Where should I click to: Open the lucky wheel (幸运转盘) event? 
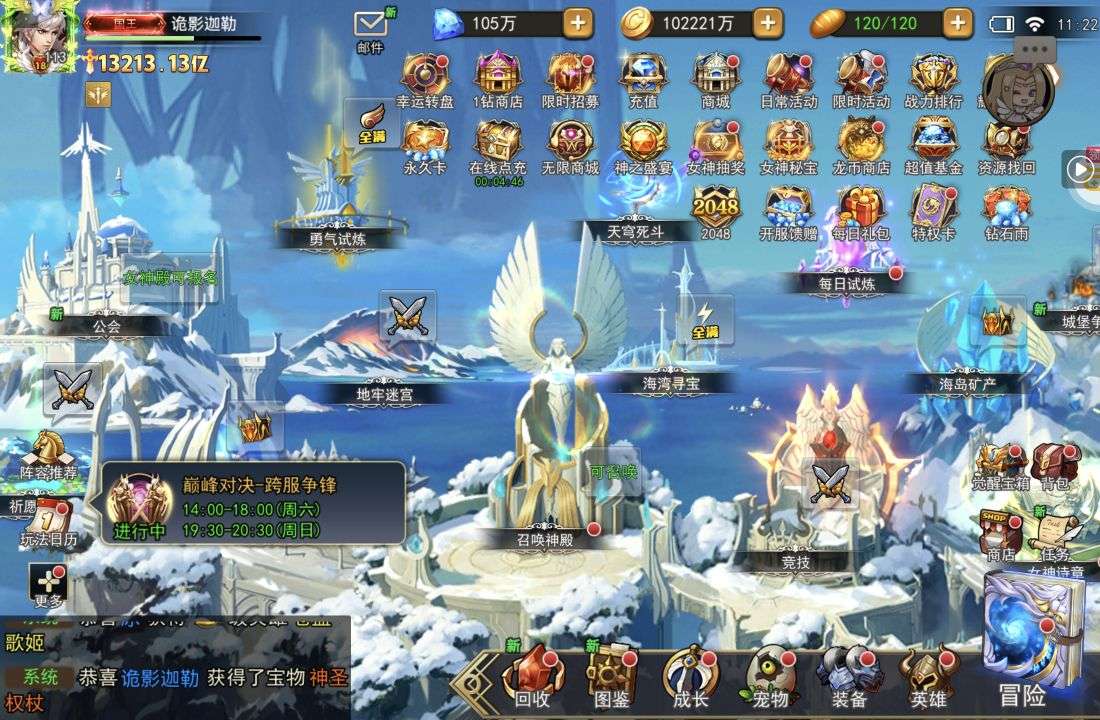[x=425, y=78]
